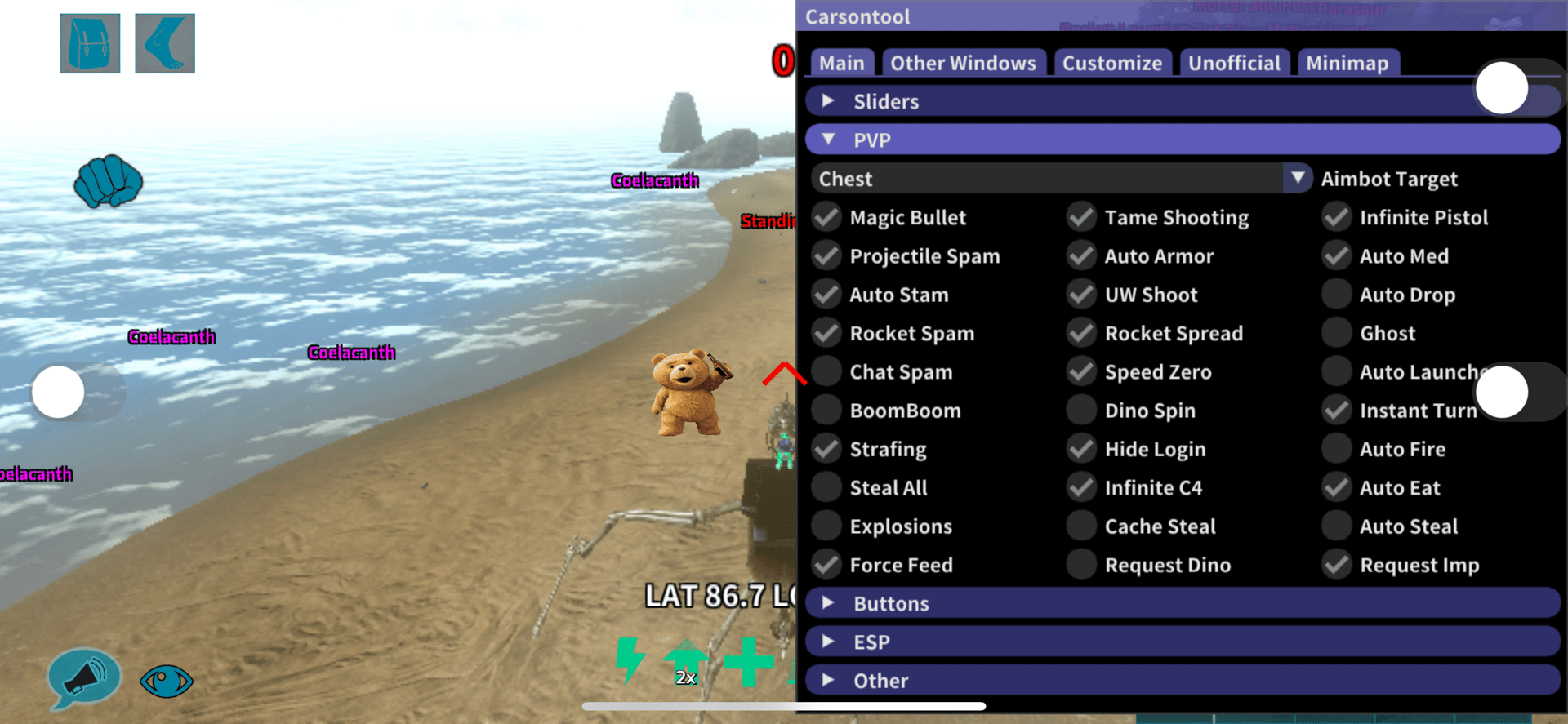Tap the foot crouch icon
Image resolution: width=1568 pixels, height=724 pixels.
164,43
